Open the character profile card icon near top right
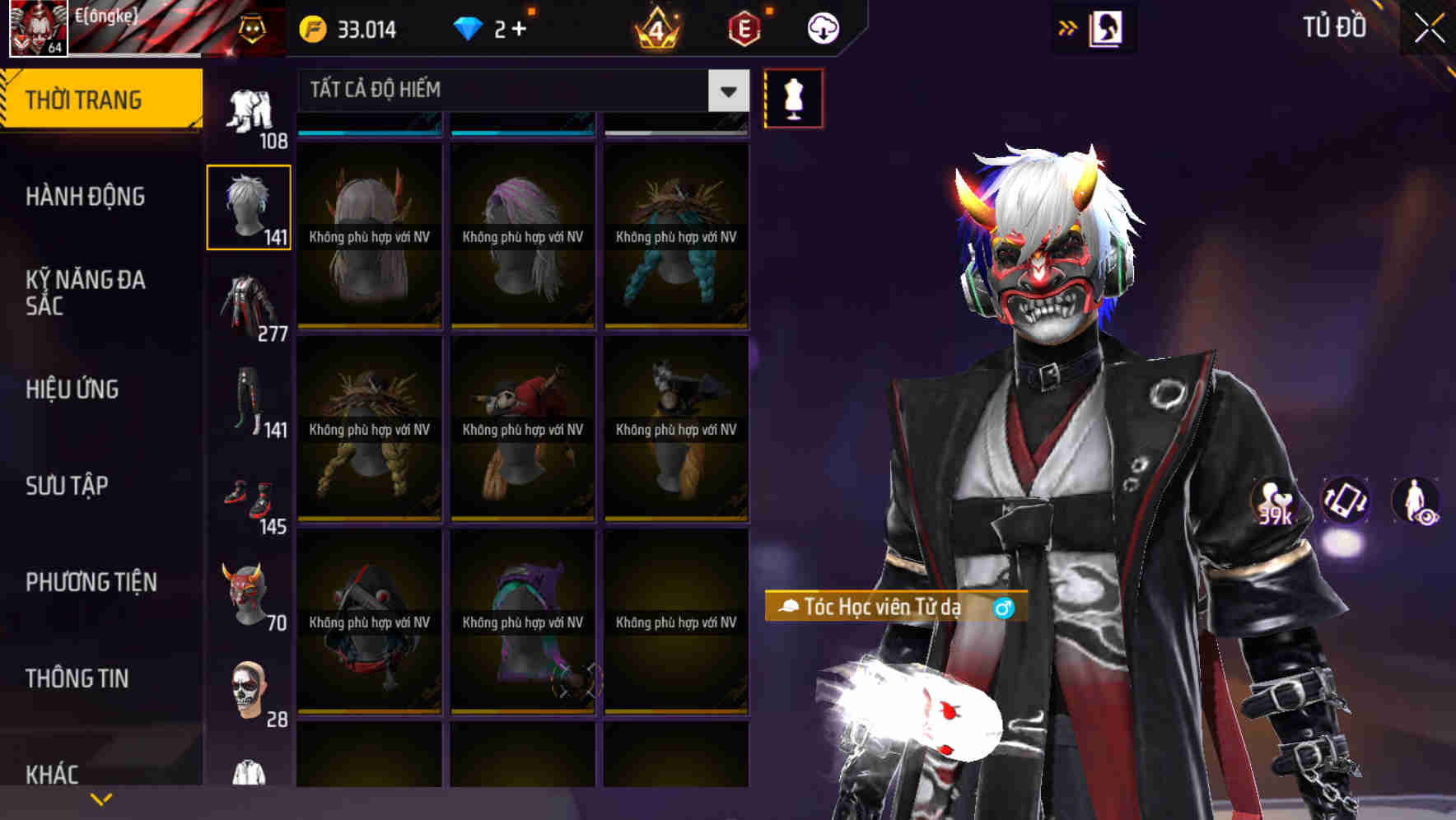1456x820 pixels. tap(1108, 27)
